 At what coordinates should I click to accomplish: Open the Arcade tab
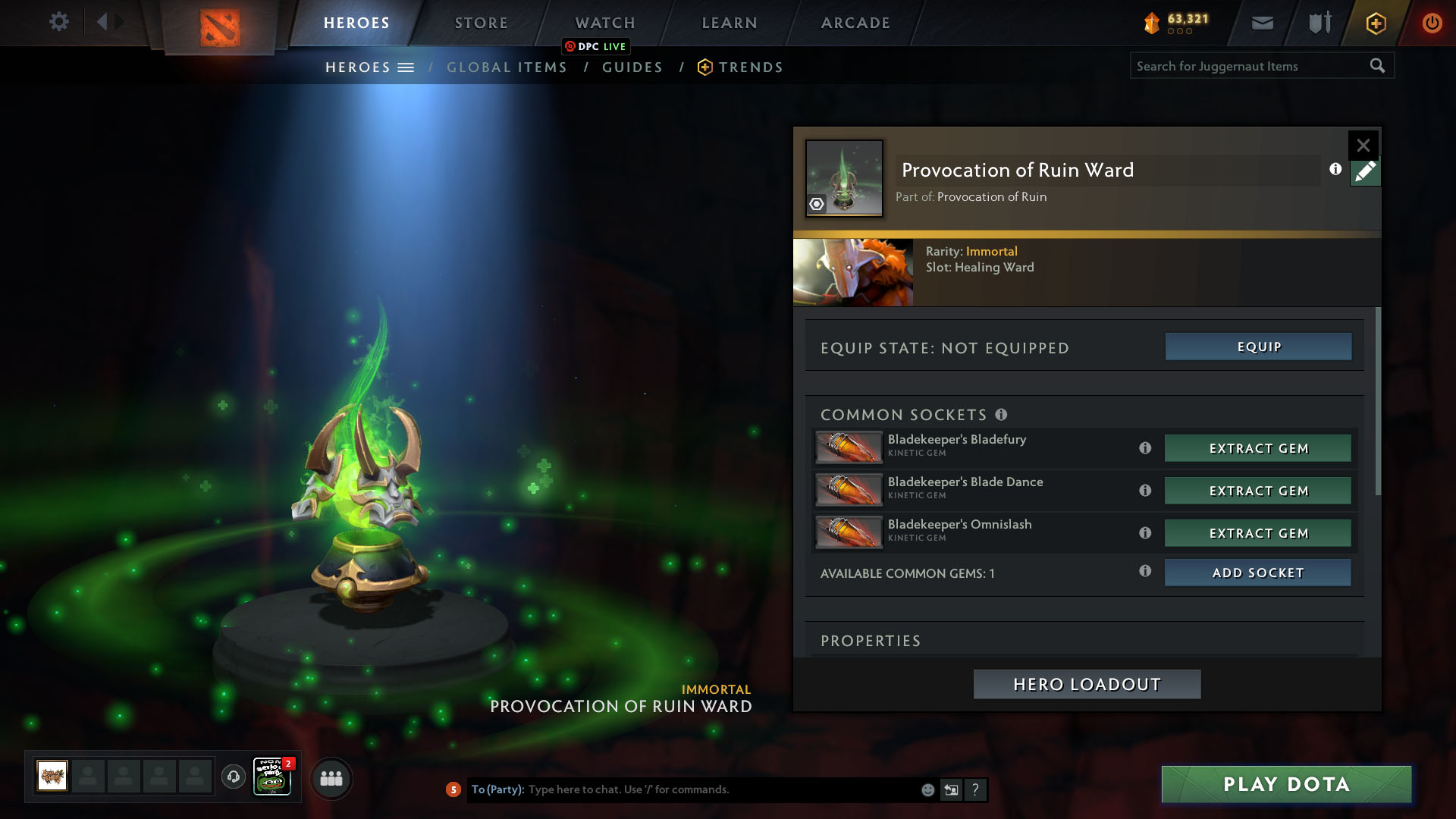[855, 23]
